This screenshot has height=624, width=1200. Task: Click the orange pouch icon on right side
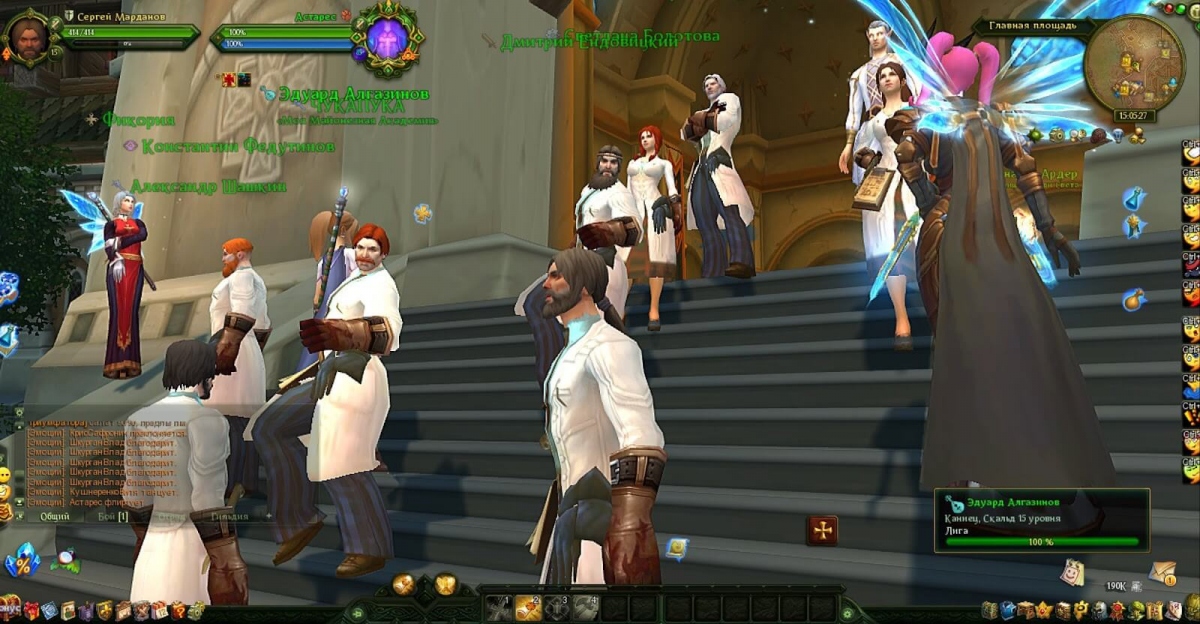pyautogui.click(x=1133, y=298)
